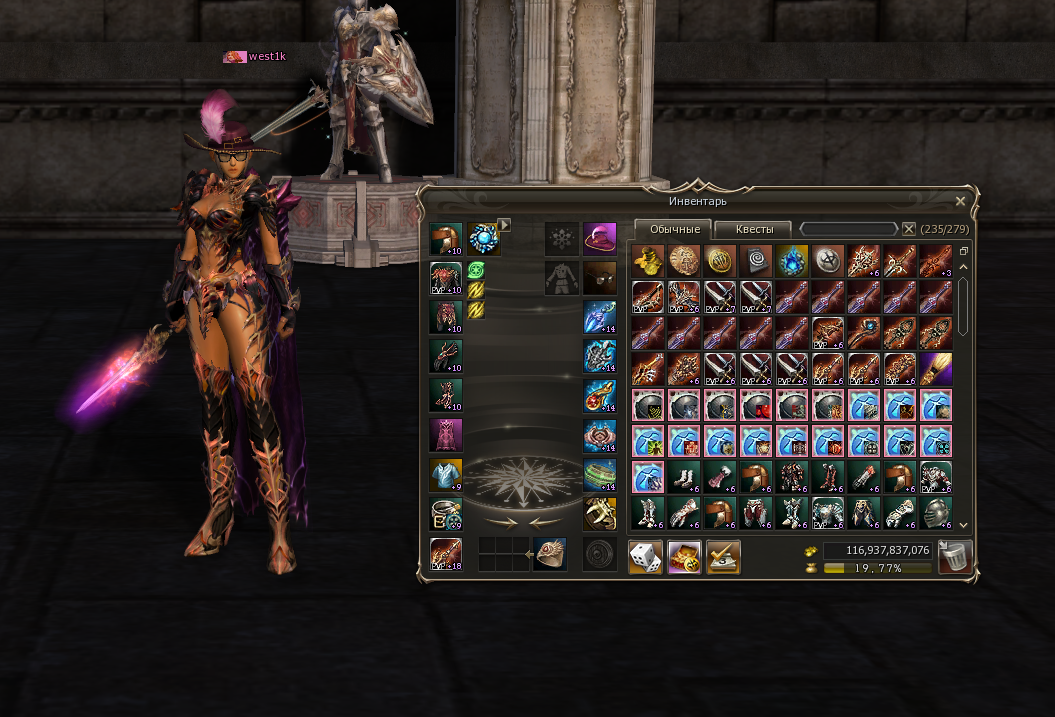Open the trash bin button
1055x717 pixels.
coord(955,557)
